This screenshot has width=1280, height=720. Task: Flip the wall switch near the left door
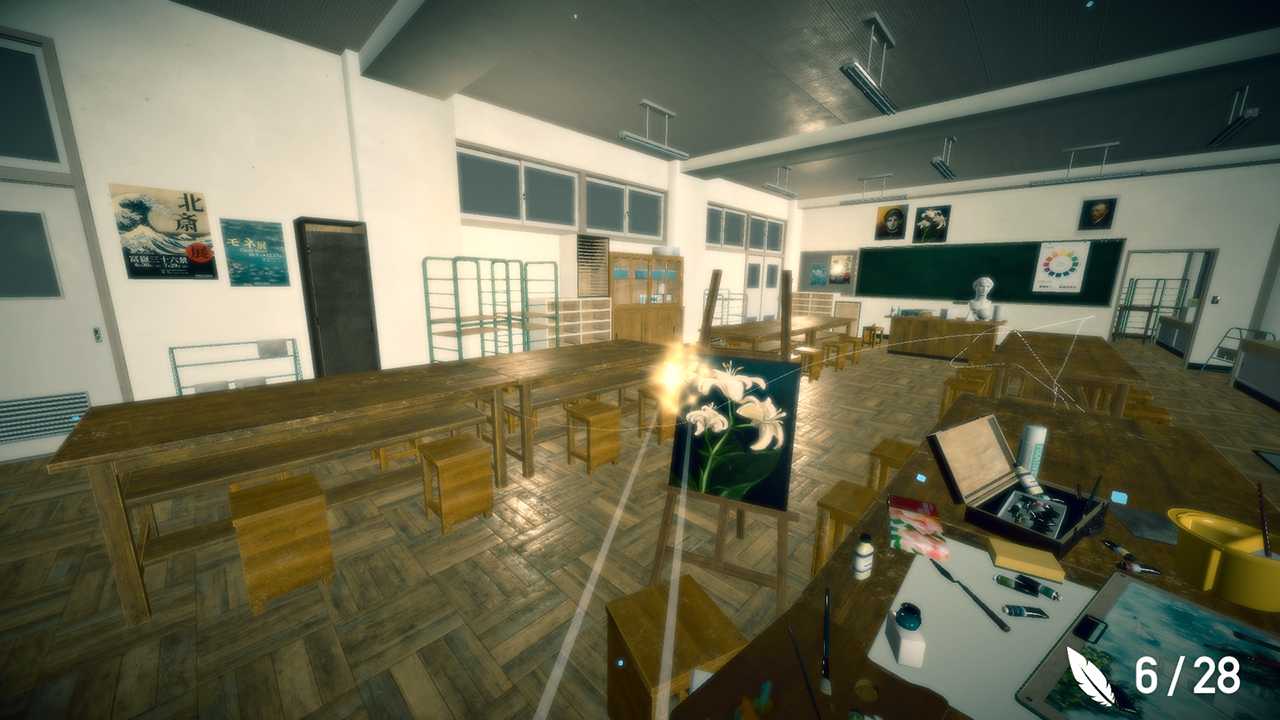coord(97,334)
